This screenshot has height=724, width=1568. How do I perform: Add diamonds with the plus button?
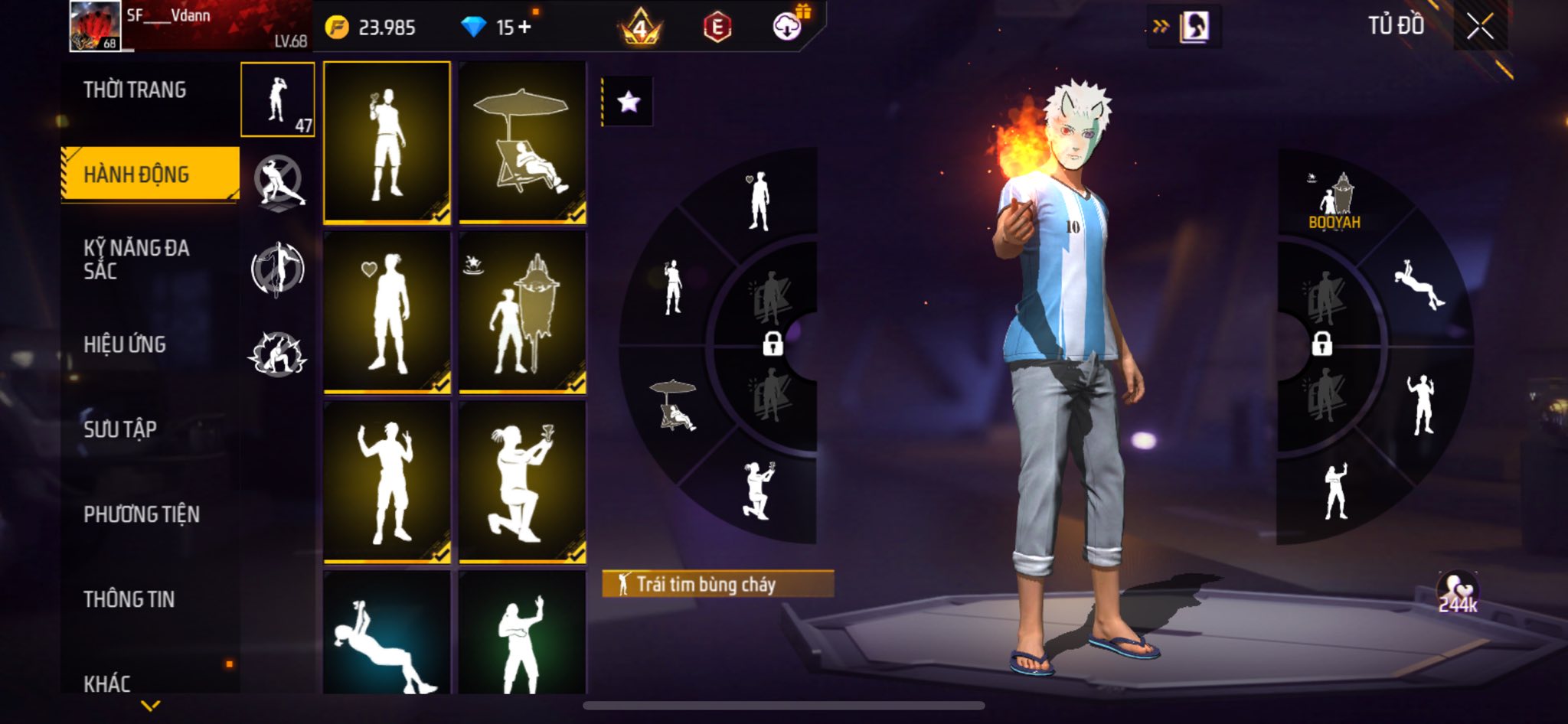524,28
